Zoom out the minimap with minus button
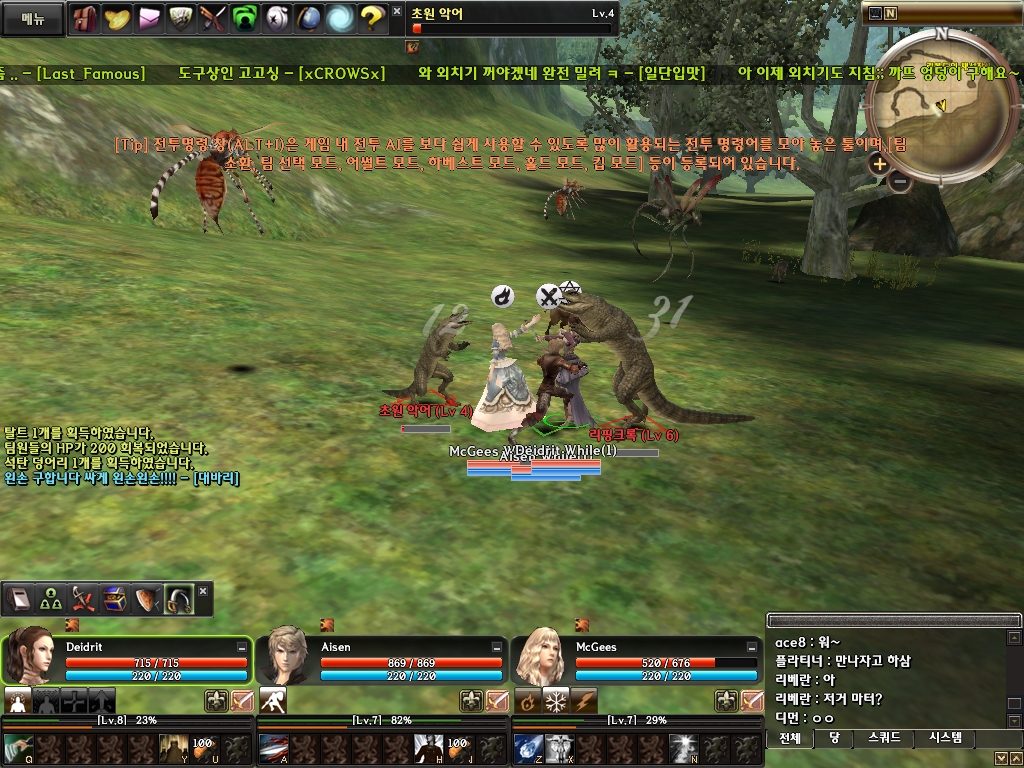The height and width of the screenshot is (768, 1024). pos(900,181)
